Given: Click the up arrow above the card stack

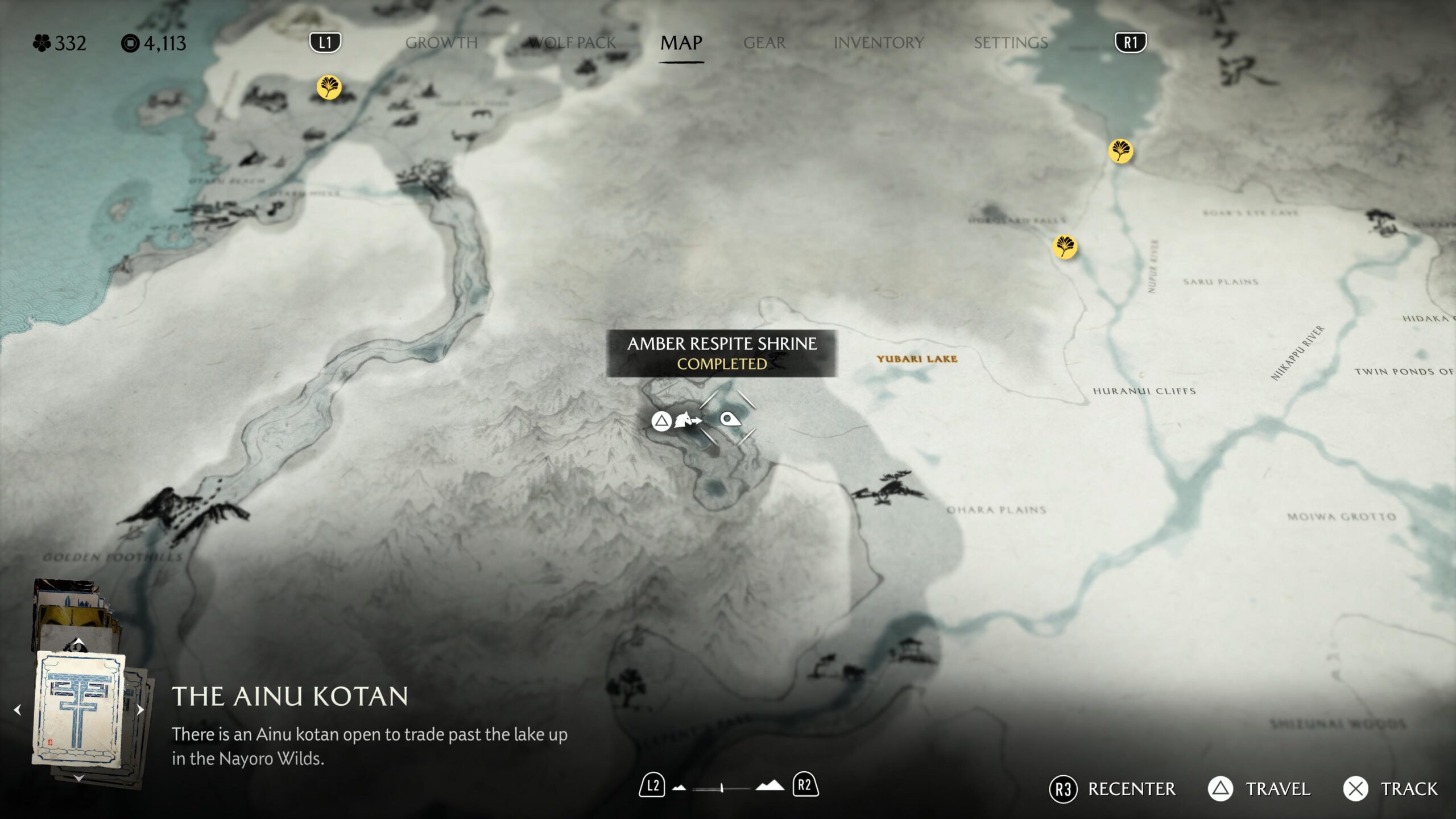Looking at the screenshot, I should [79, 642].
